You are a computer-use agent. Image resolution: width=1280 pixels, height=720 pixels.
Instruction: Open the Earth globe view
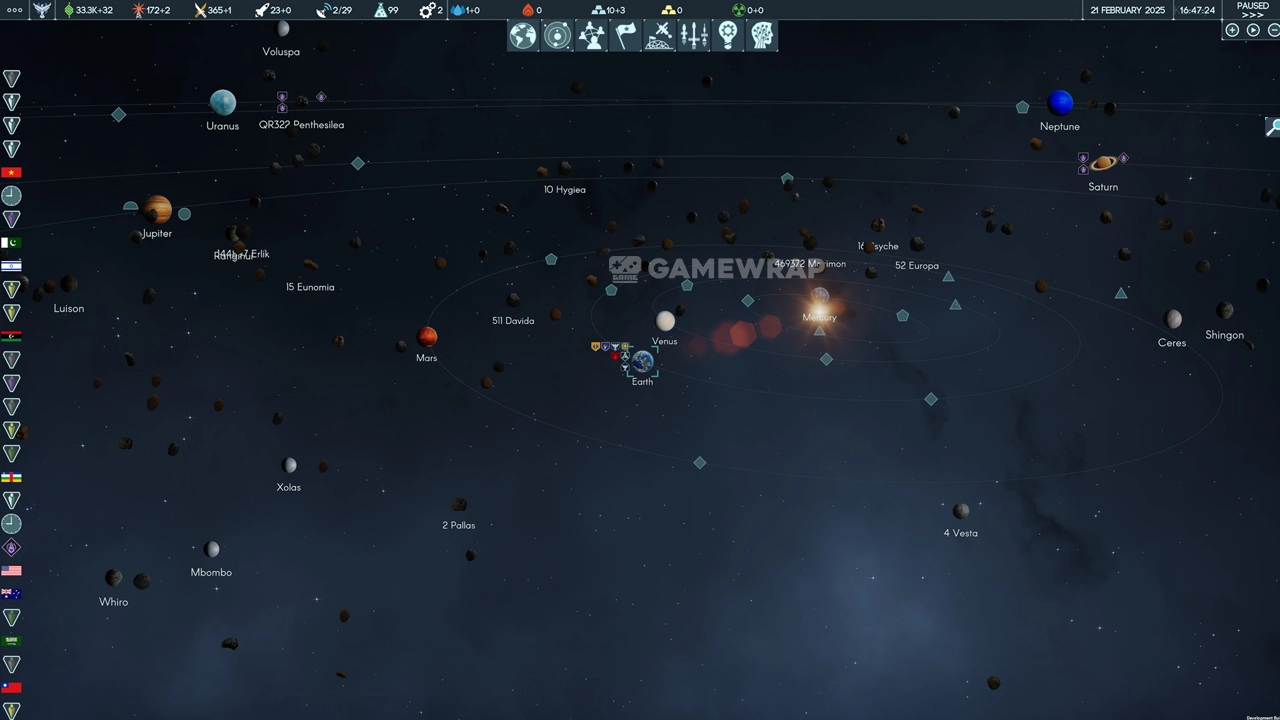pyautogui.click(x=523, y=36)
